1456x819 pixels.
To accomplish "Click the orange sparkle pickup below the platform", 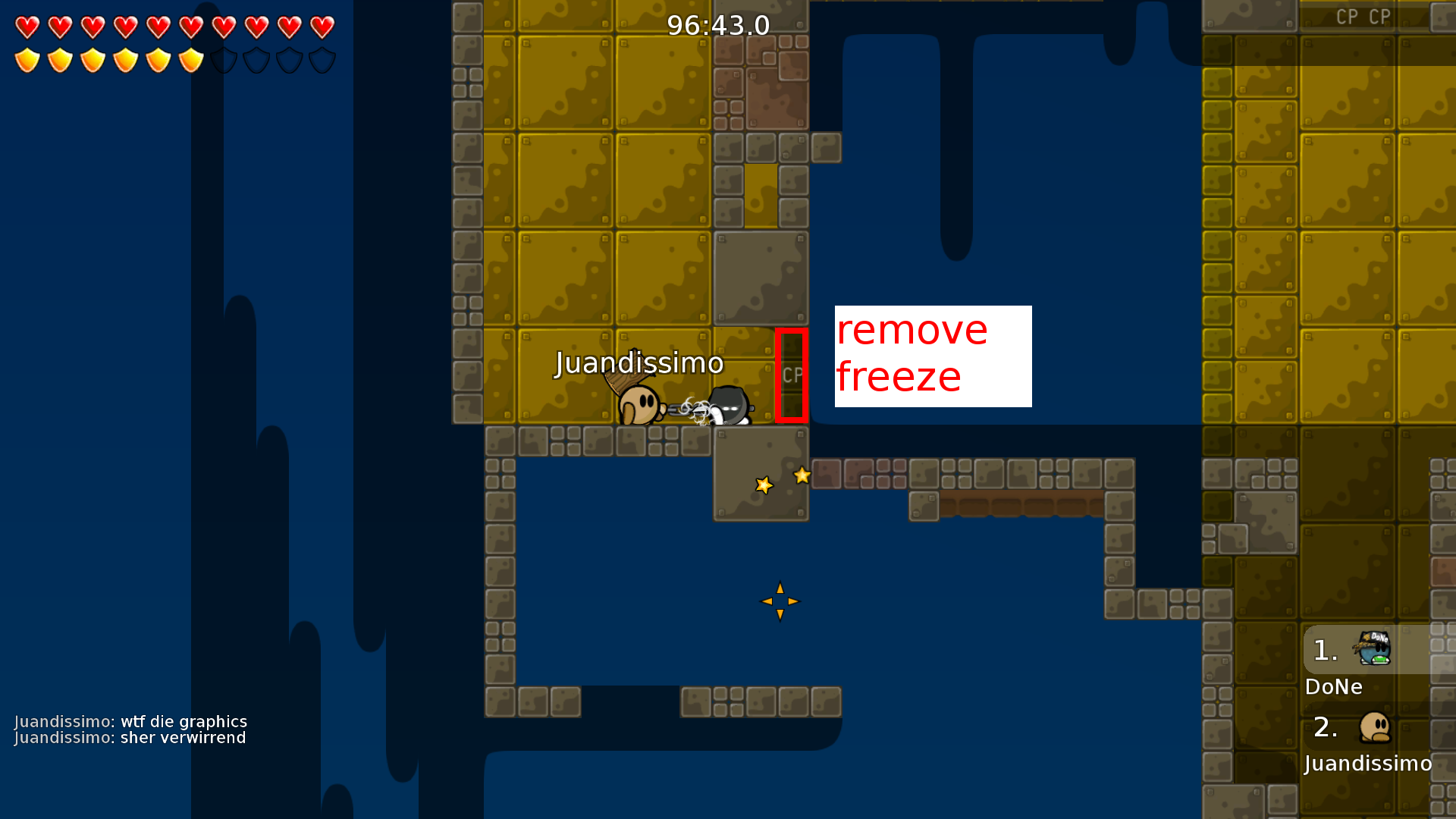I will [779, 601].
